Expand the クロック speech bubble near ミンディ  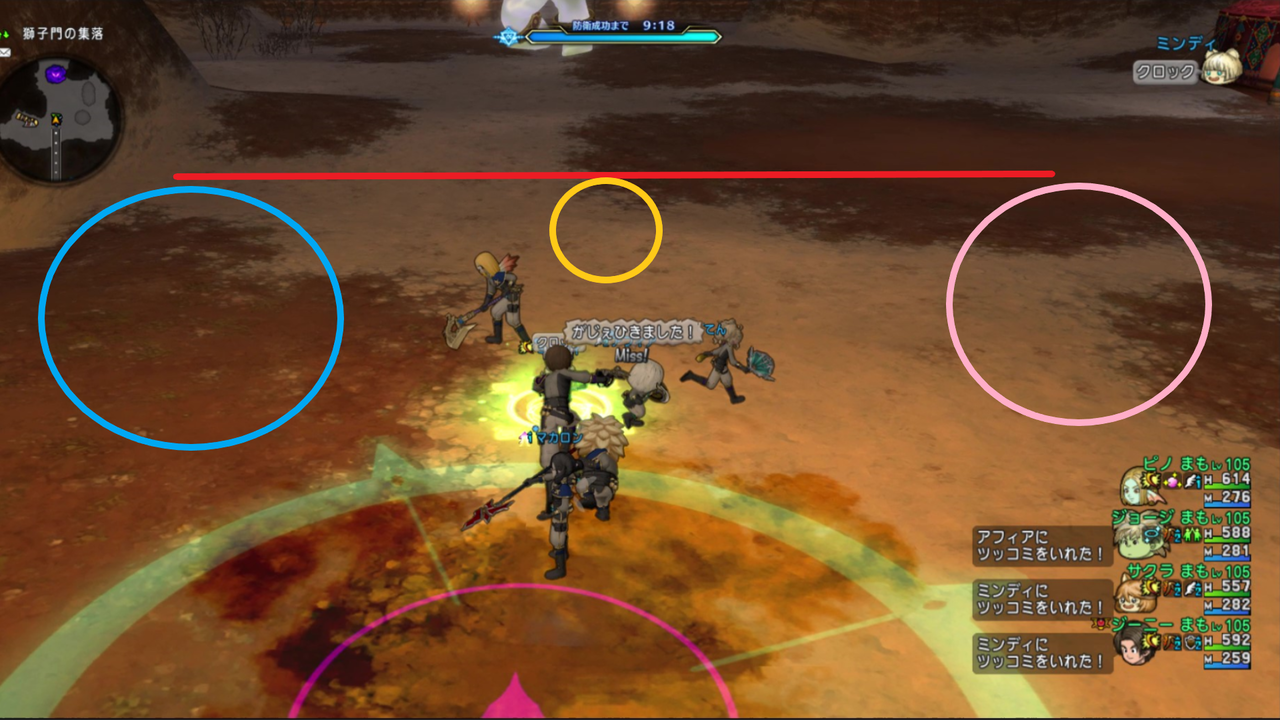[x=1165, y=71]
